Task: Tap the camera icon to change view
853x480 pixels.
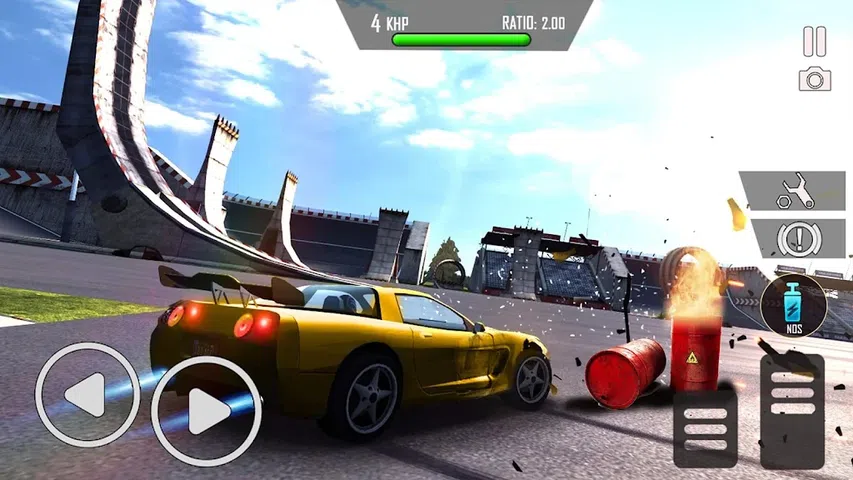Action: (x=815, y=80)
